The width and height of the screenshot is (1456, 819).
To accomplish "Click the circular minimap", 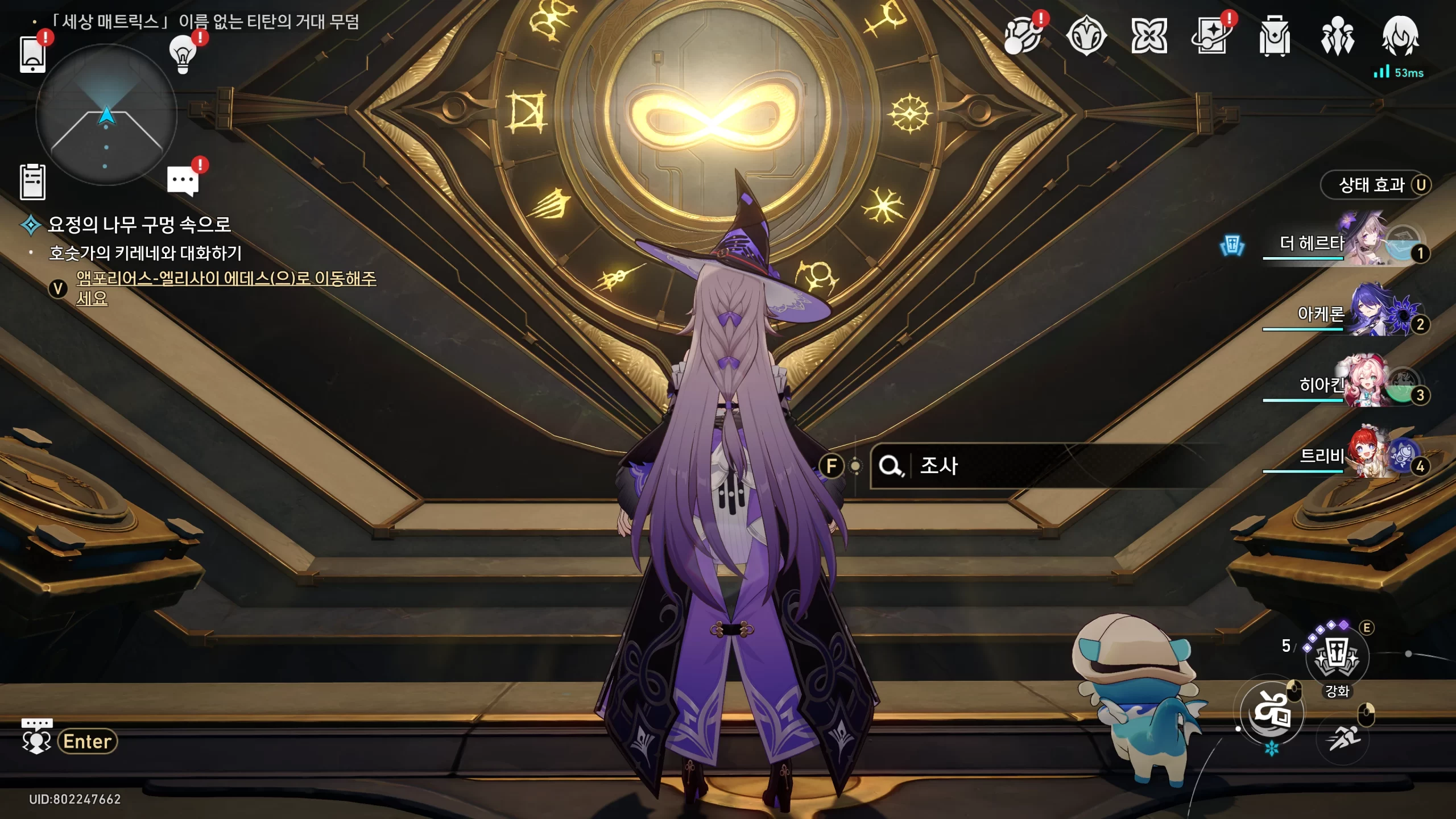I will (106, 115).
